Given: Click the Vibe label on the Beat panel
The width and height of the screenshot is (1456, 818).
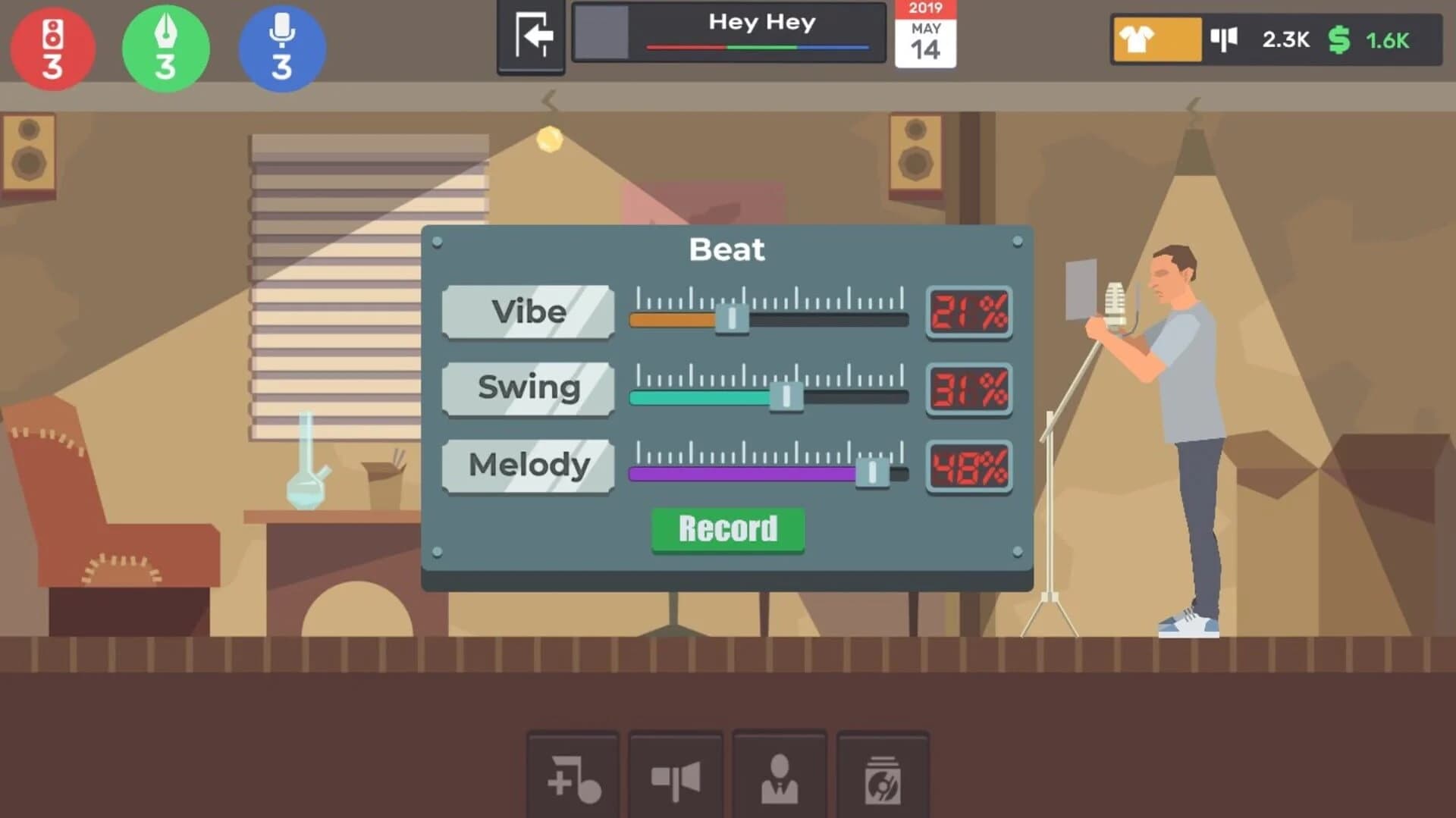Looking at the screenshot, I should tap(528, 312).
